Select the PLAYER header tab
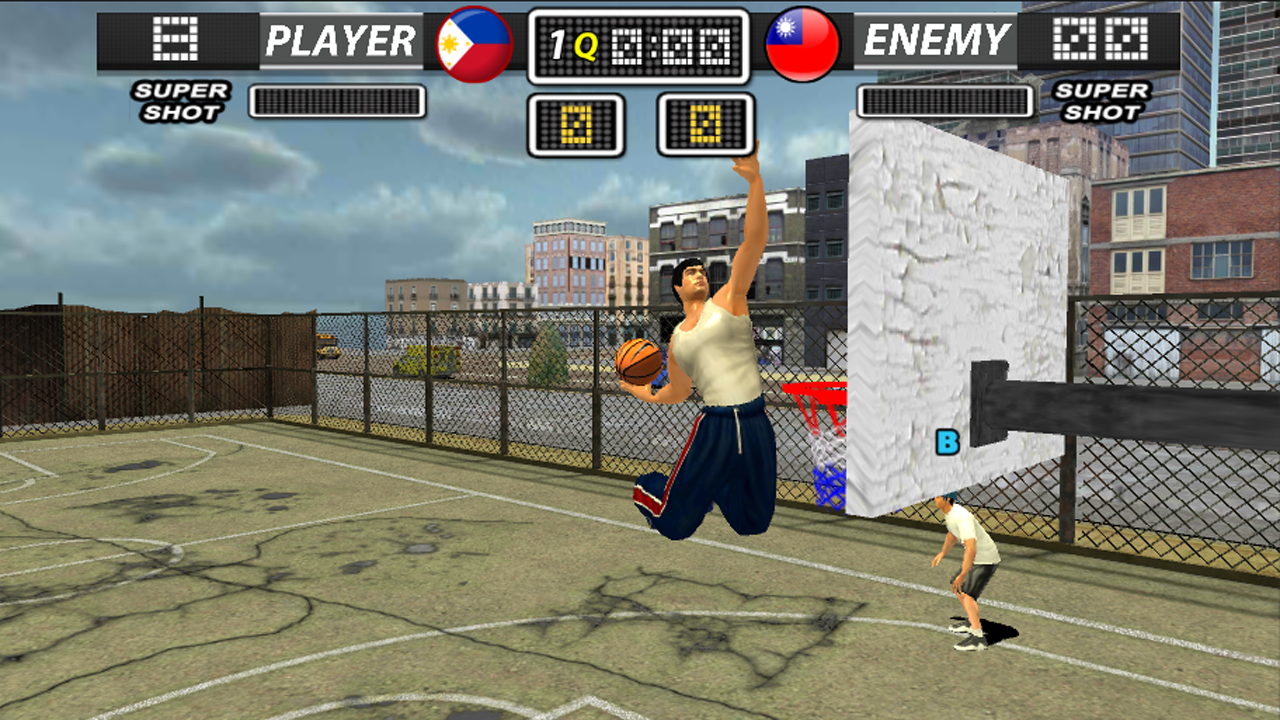This screenshot has width=1280, height=720. click(340, 40)
